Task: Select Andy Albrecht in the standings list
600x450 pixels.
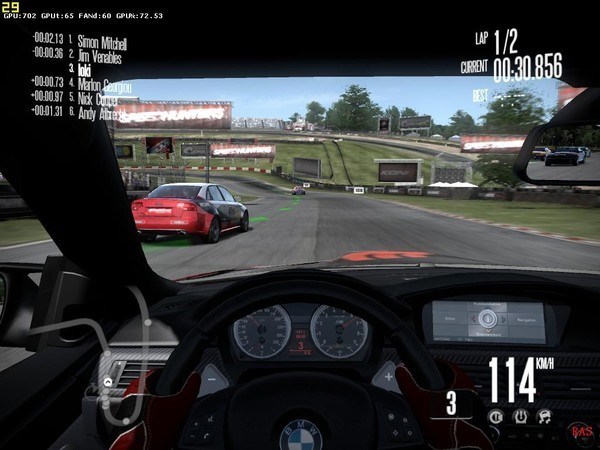Action: (99, 112)
